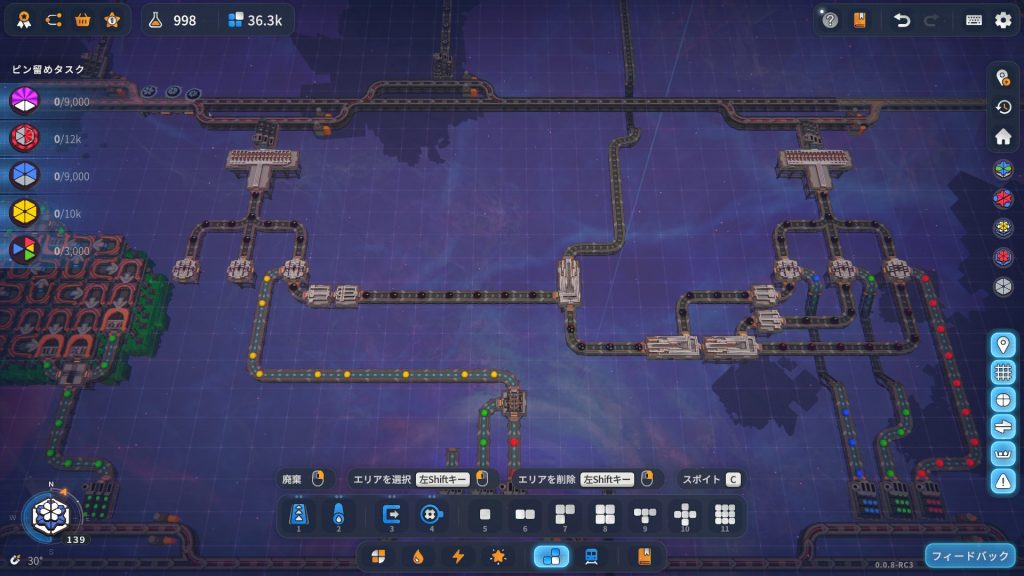
Task: Select the pinned magenta shape task
Action: point(24,101)
